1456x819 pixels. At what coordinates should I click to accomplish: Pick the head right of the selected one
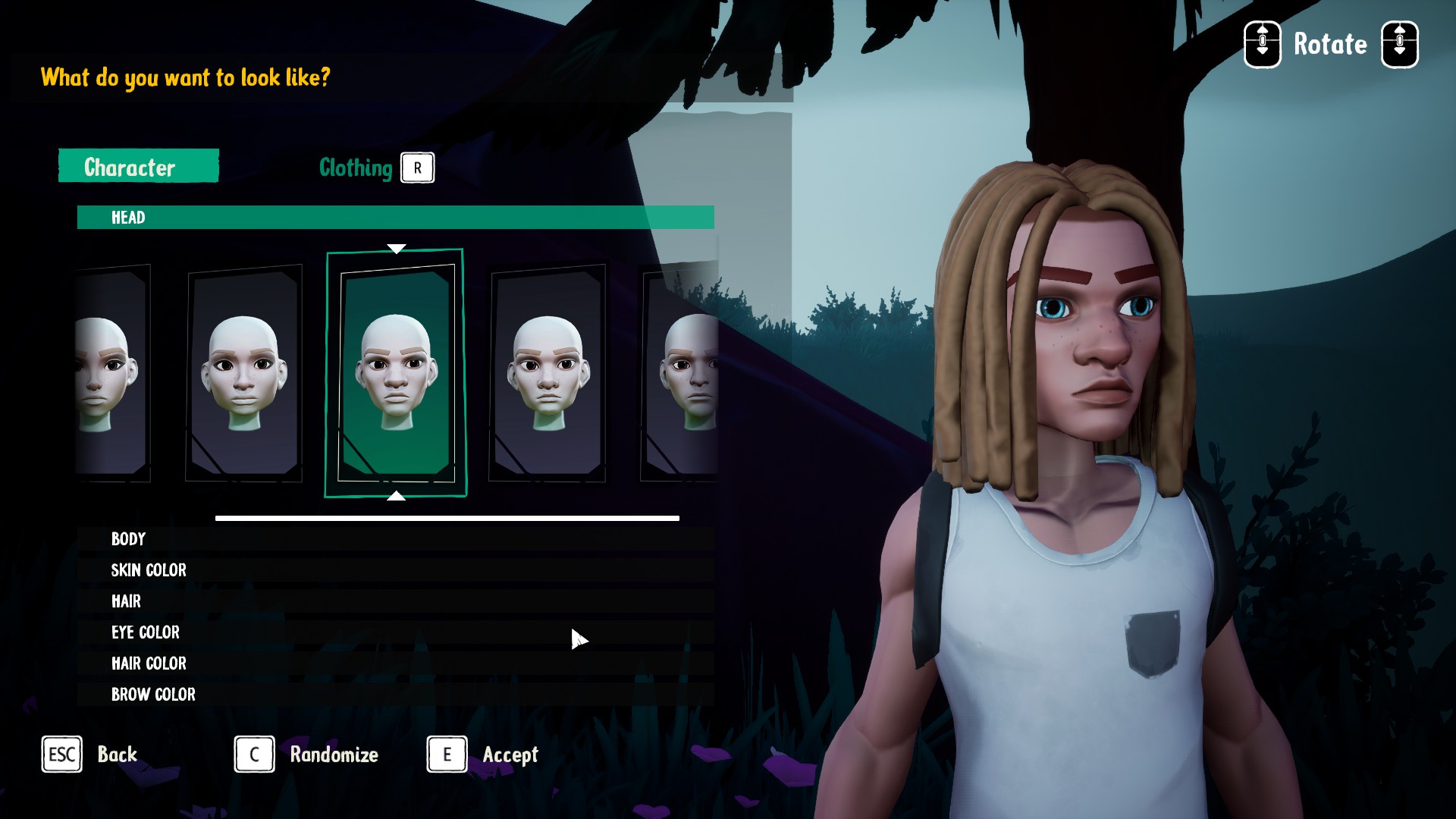point(548,373)
